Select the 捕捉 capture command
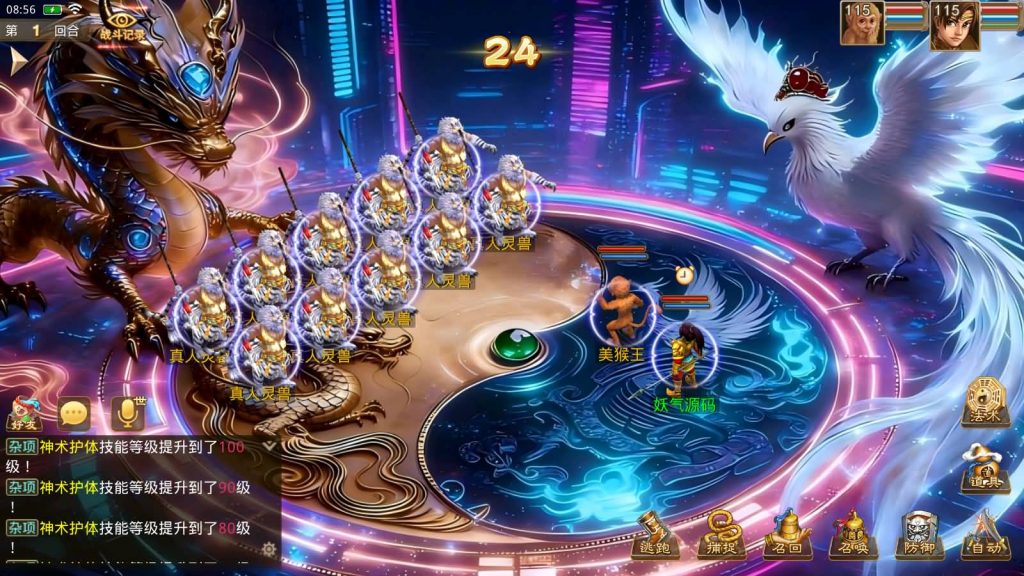The height and width of the screenshot is (576, 1024). click(720, 533)
